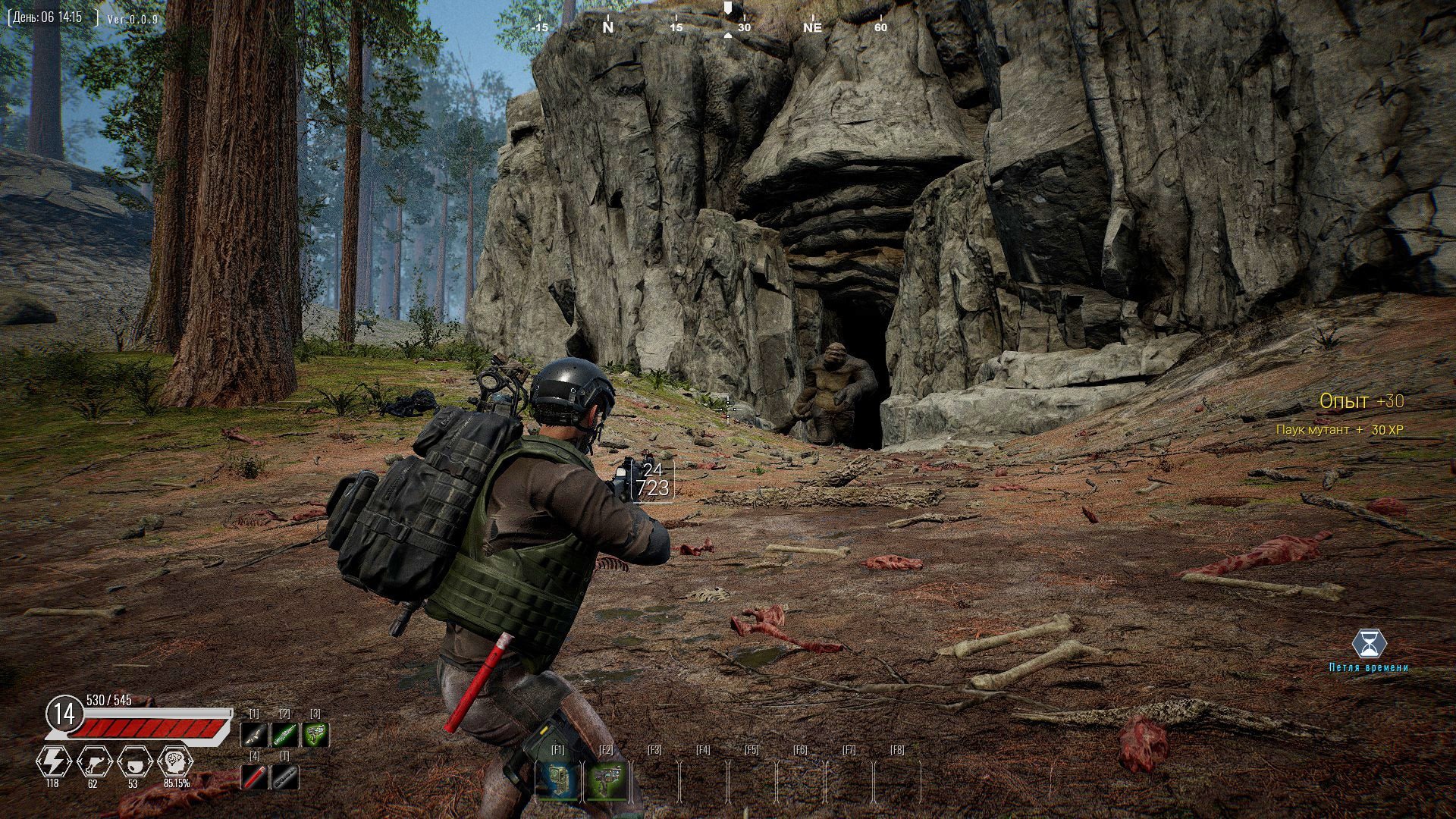Click the level 14 badge circle
This screenshot has width=1456, height=819.
click(x=65, y=714)
